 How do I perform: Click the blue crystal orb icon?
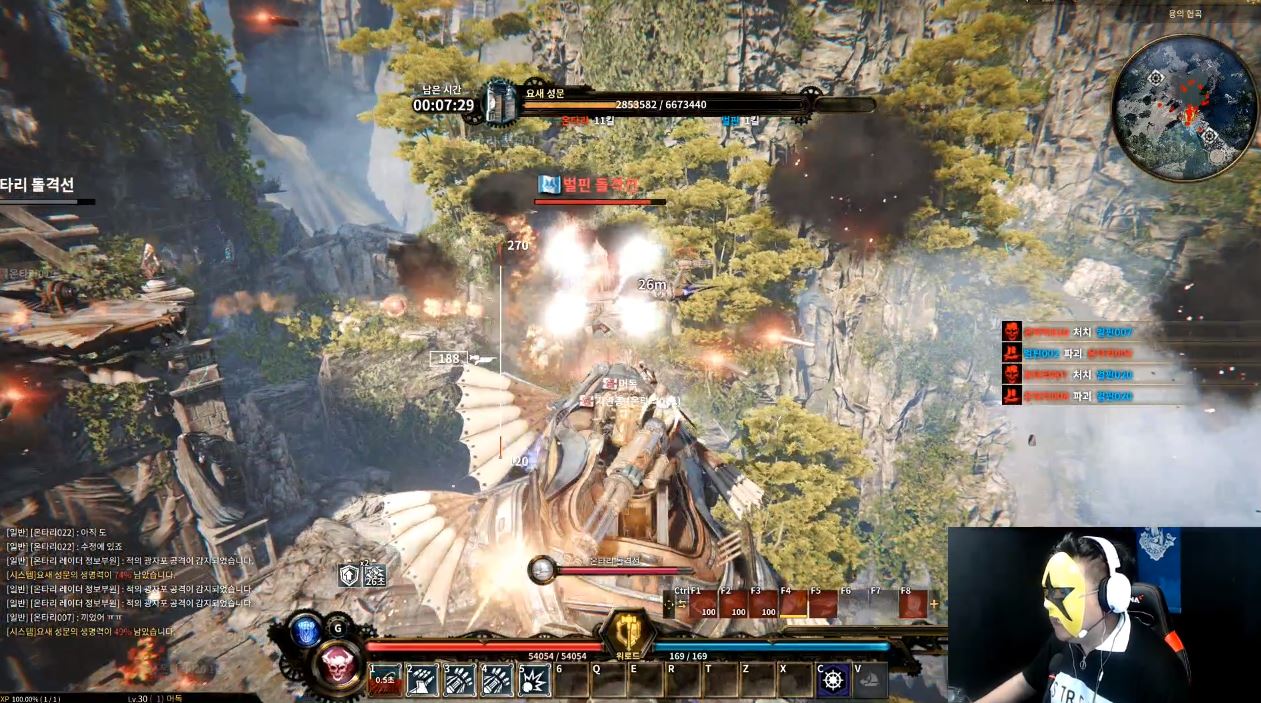[x=306, y=631]
